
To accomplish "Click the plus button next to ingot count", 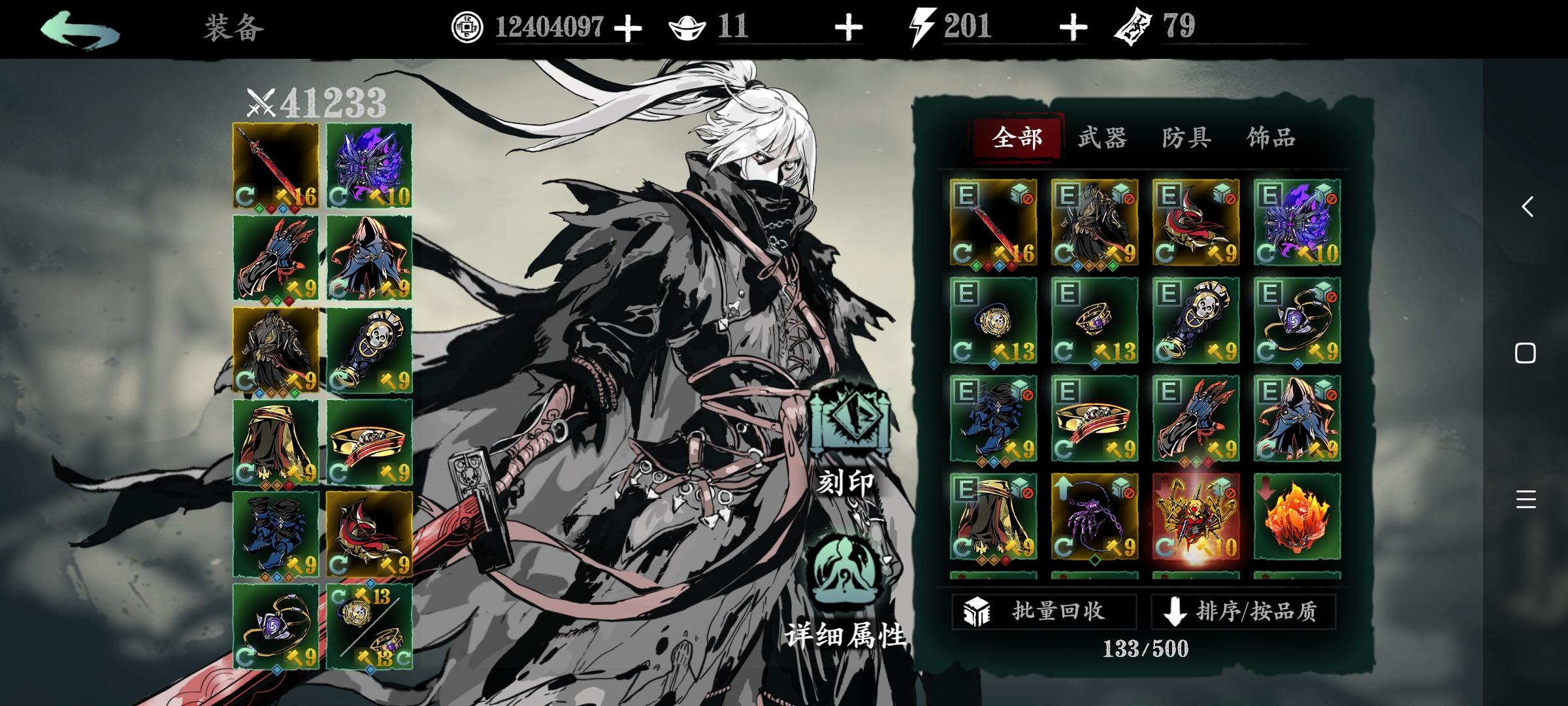I will (849, 27).
